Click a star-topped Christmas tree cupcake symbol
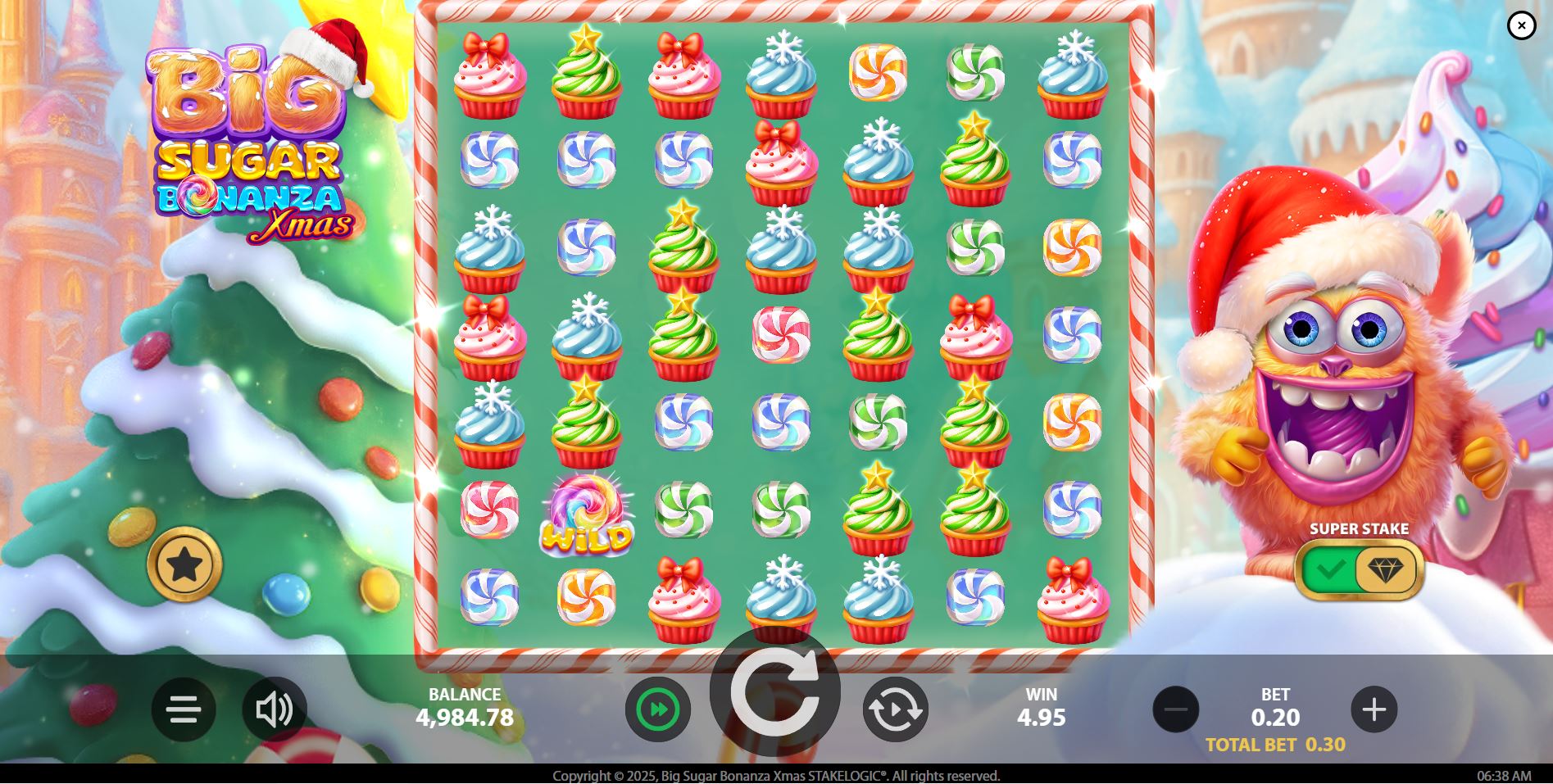The image size is (1553, 784). click(586, 74)
